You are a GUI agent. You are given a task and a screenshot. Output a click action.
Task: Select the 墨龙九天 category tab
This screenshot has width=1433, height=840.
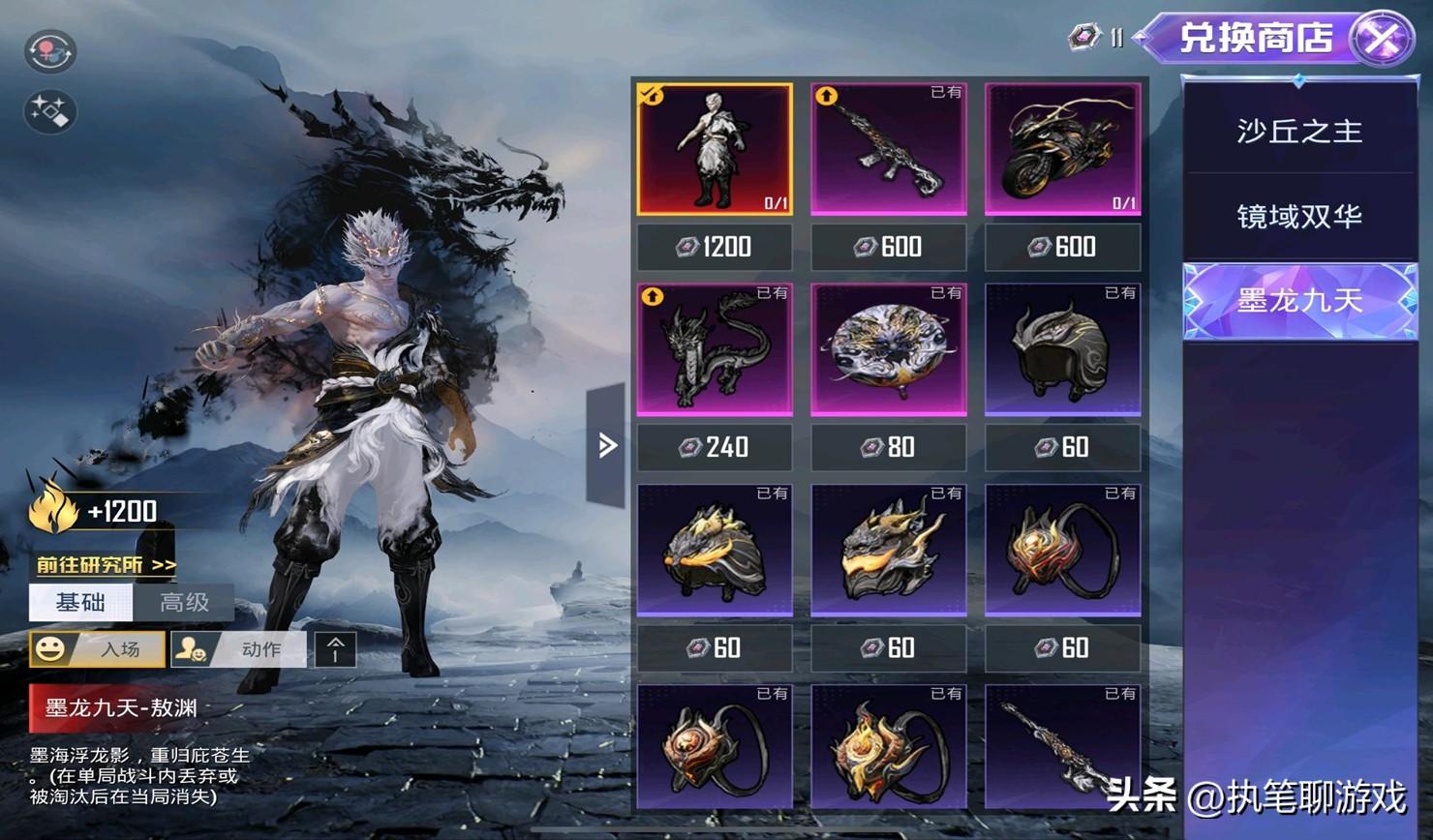coord(1298,301)
